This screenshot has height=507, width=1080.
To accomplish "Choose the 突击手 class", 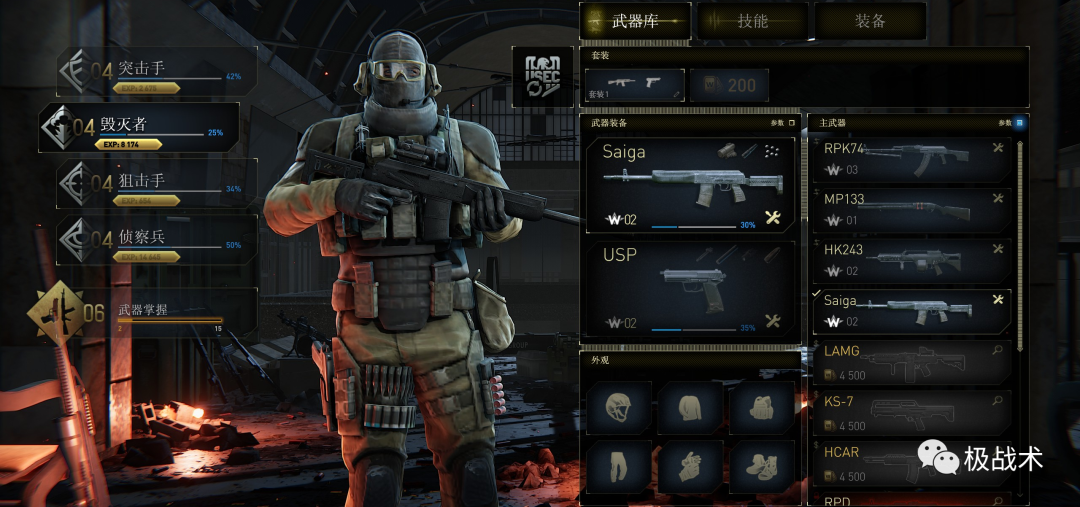I will [x=157, y=72].
